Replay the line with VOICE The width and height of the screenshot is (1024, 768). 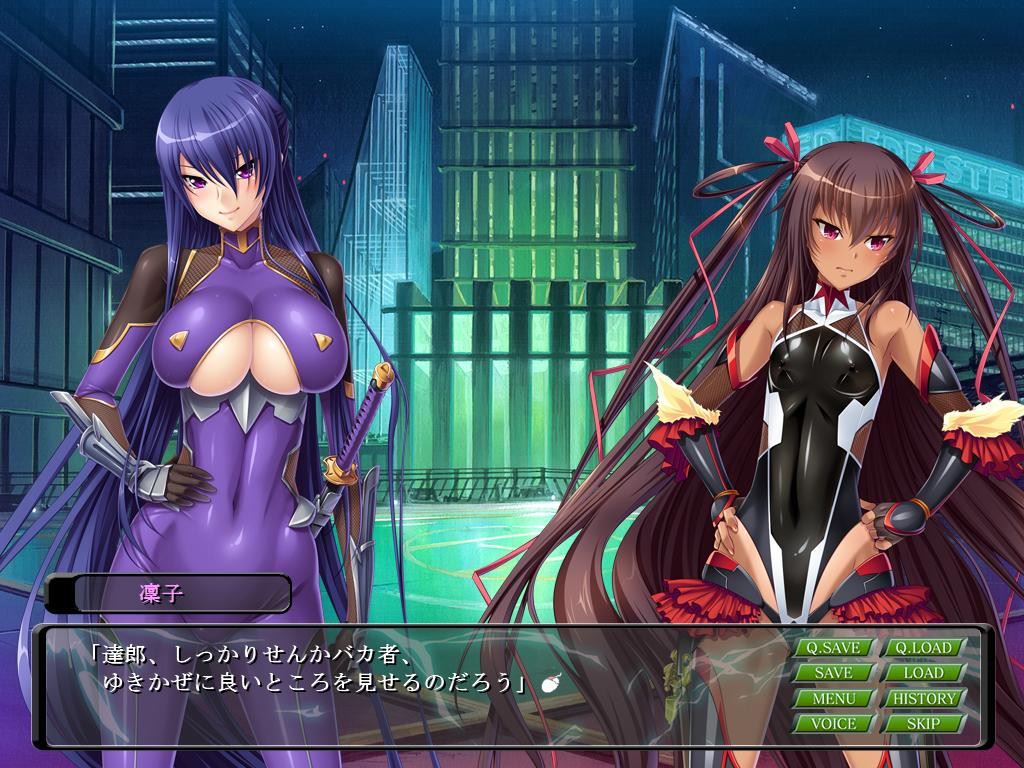[833, 723]
